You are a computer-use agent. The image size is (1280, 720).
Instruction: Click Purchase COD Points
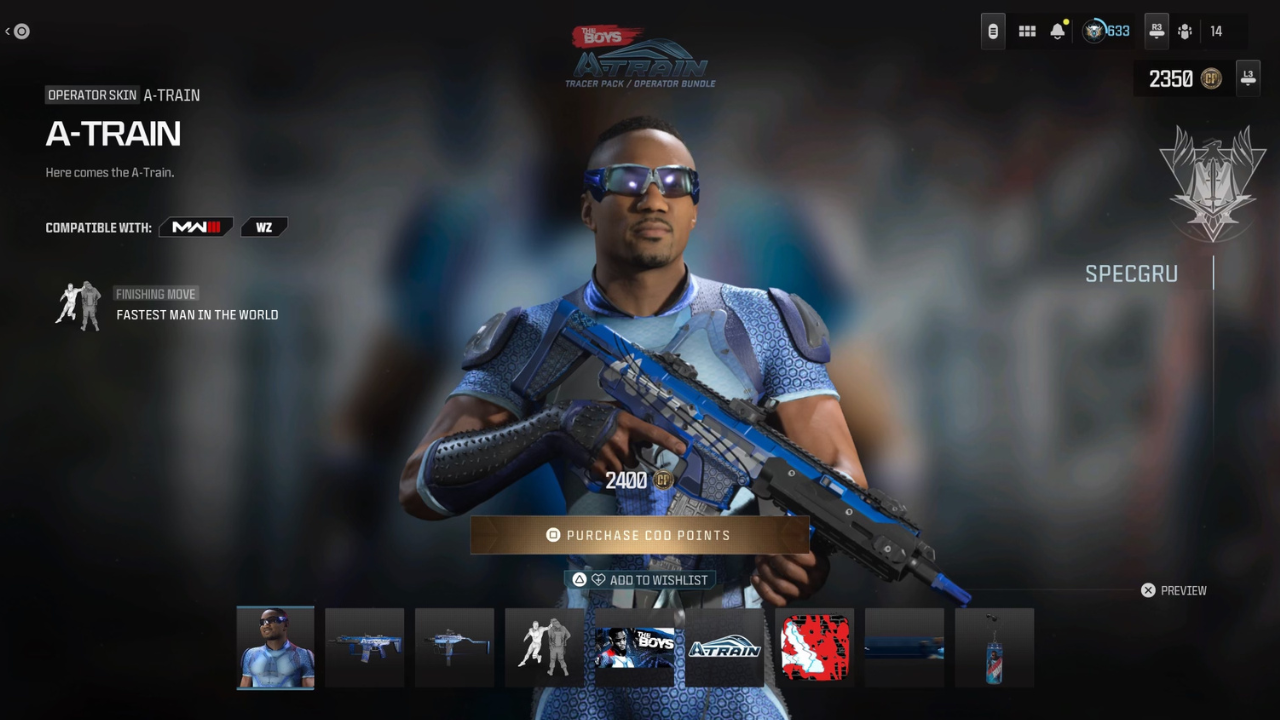tap(639, 535)
